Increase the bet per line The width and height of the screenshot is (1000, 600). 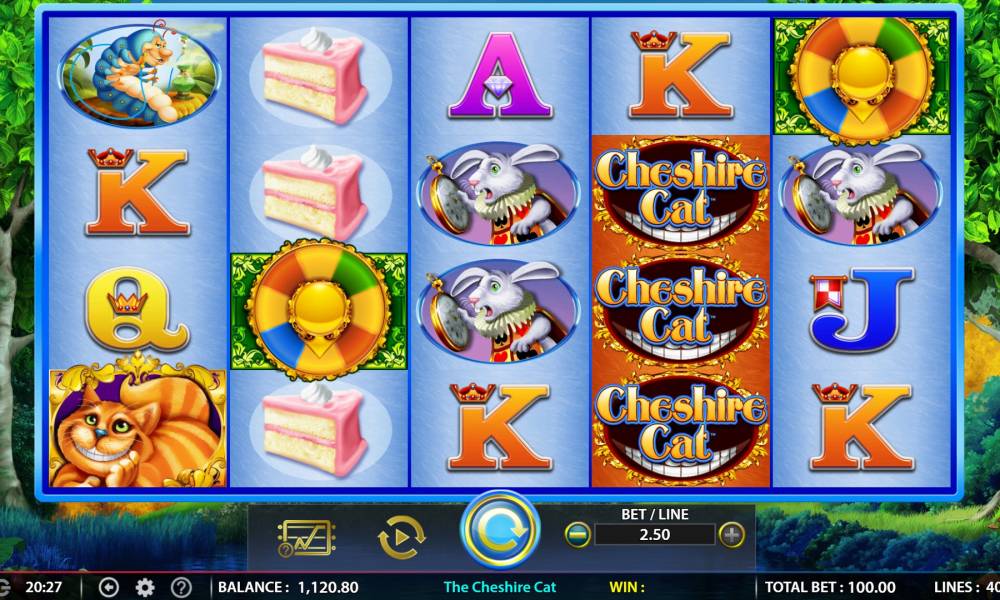click(733, 534)
